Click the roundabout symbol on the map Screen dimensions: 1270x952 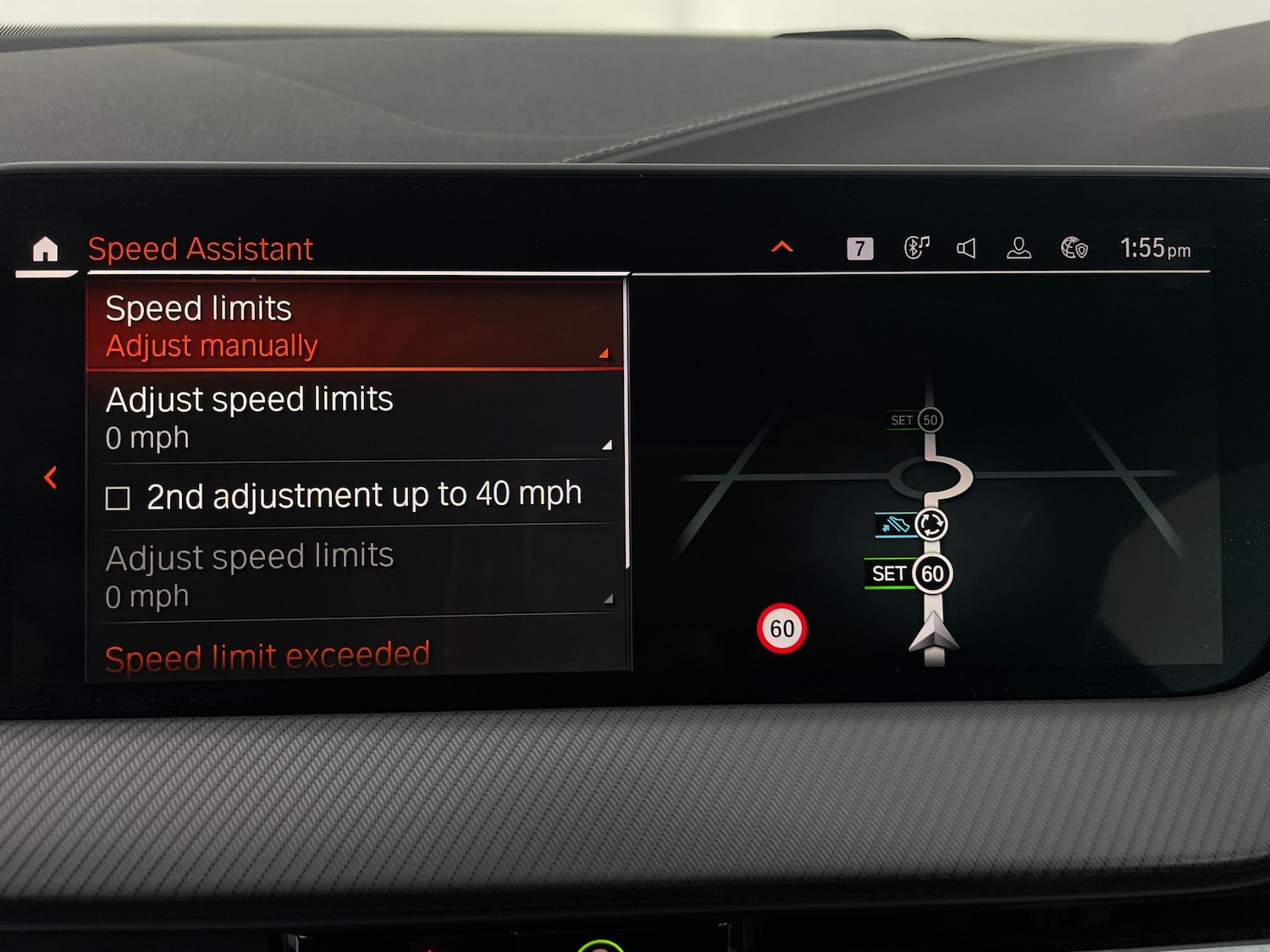coord(933,526)
